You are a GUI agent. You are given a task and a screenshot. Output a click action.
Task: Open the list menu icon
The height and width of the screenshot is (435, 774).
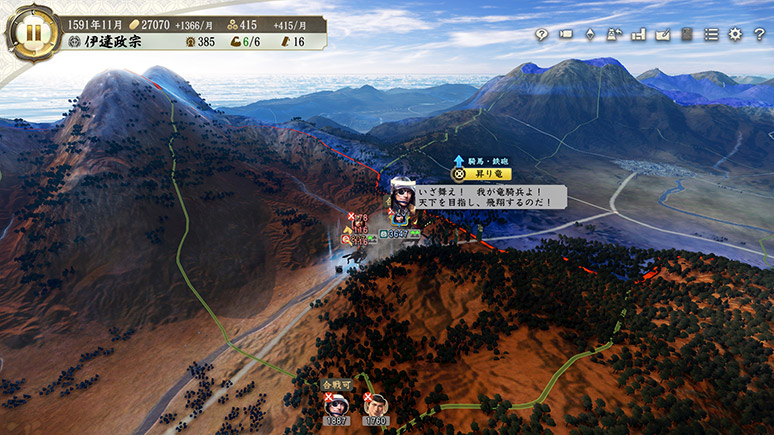click(711, 35)
